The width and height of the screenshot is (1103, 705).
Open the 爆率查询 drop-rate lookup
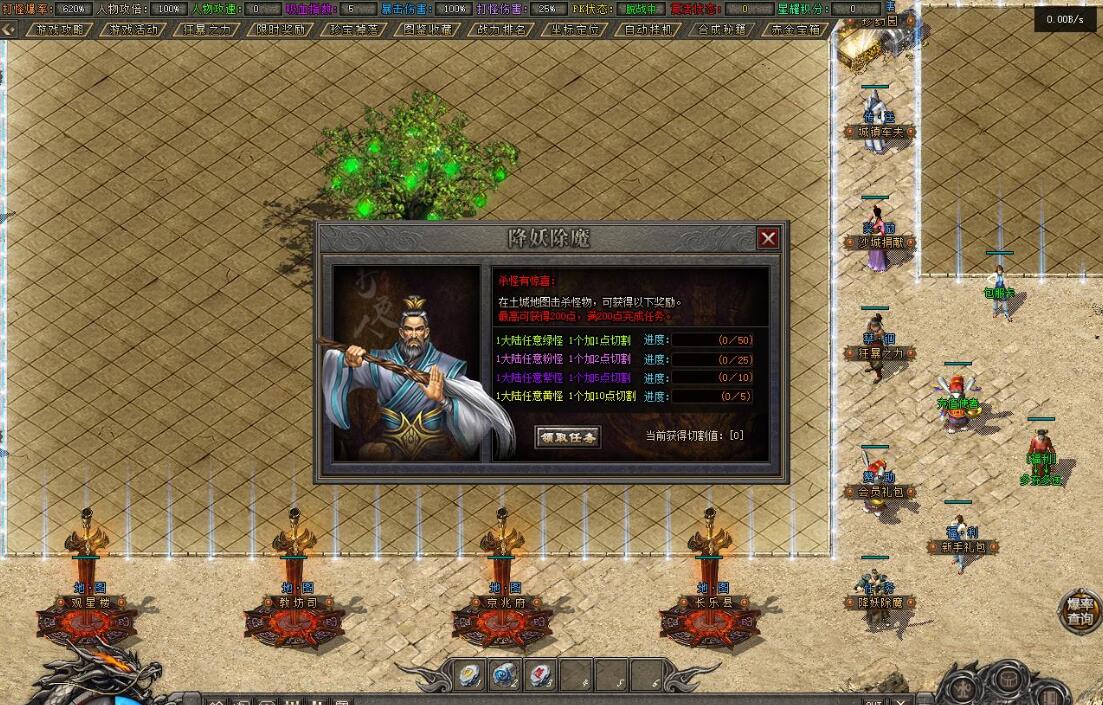coord(1080,611)
